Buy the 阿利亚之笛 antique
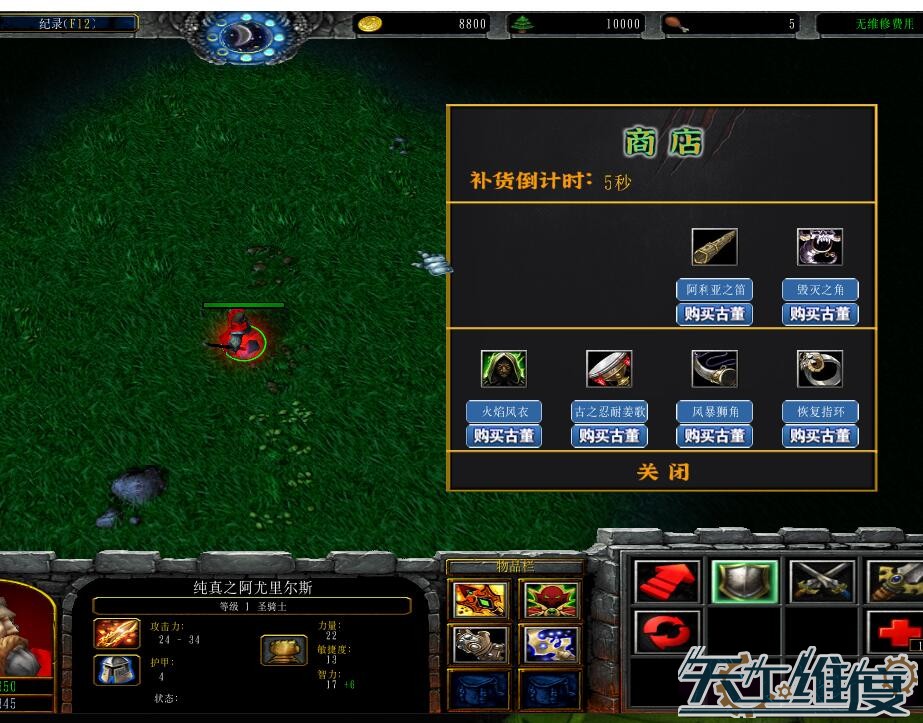 tap(714, 314)
